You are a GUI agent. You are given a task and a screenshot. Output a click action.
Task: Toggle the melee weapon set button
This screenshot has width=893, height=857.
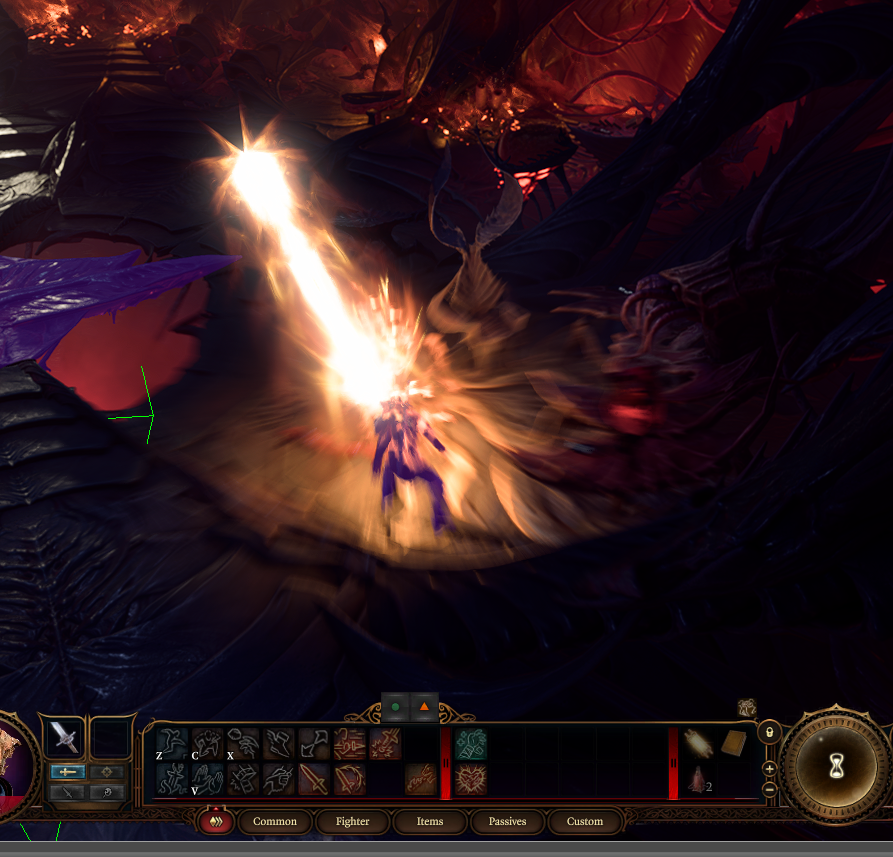click(67, 772)
